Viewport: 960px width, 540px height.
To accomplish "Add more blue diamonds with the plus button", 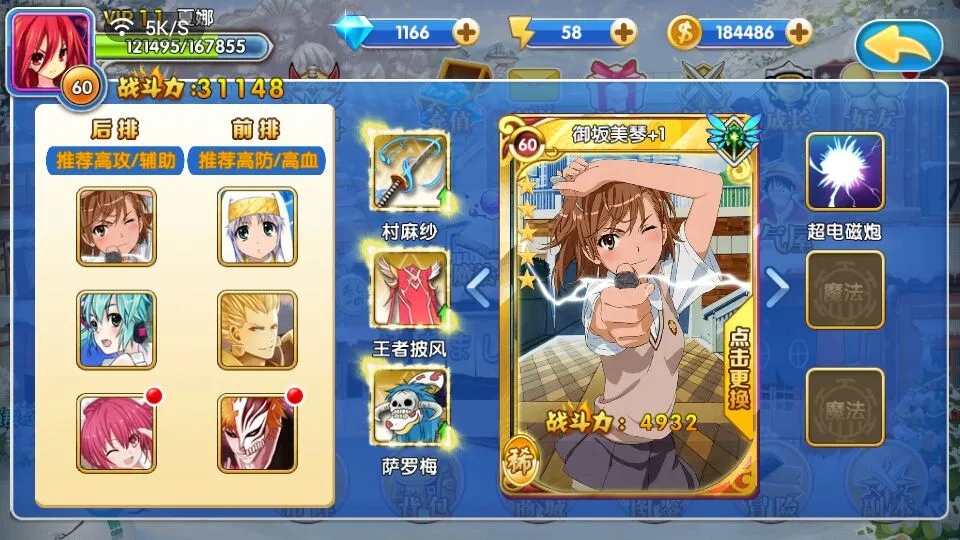I will click(466, 32).
